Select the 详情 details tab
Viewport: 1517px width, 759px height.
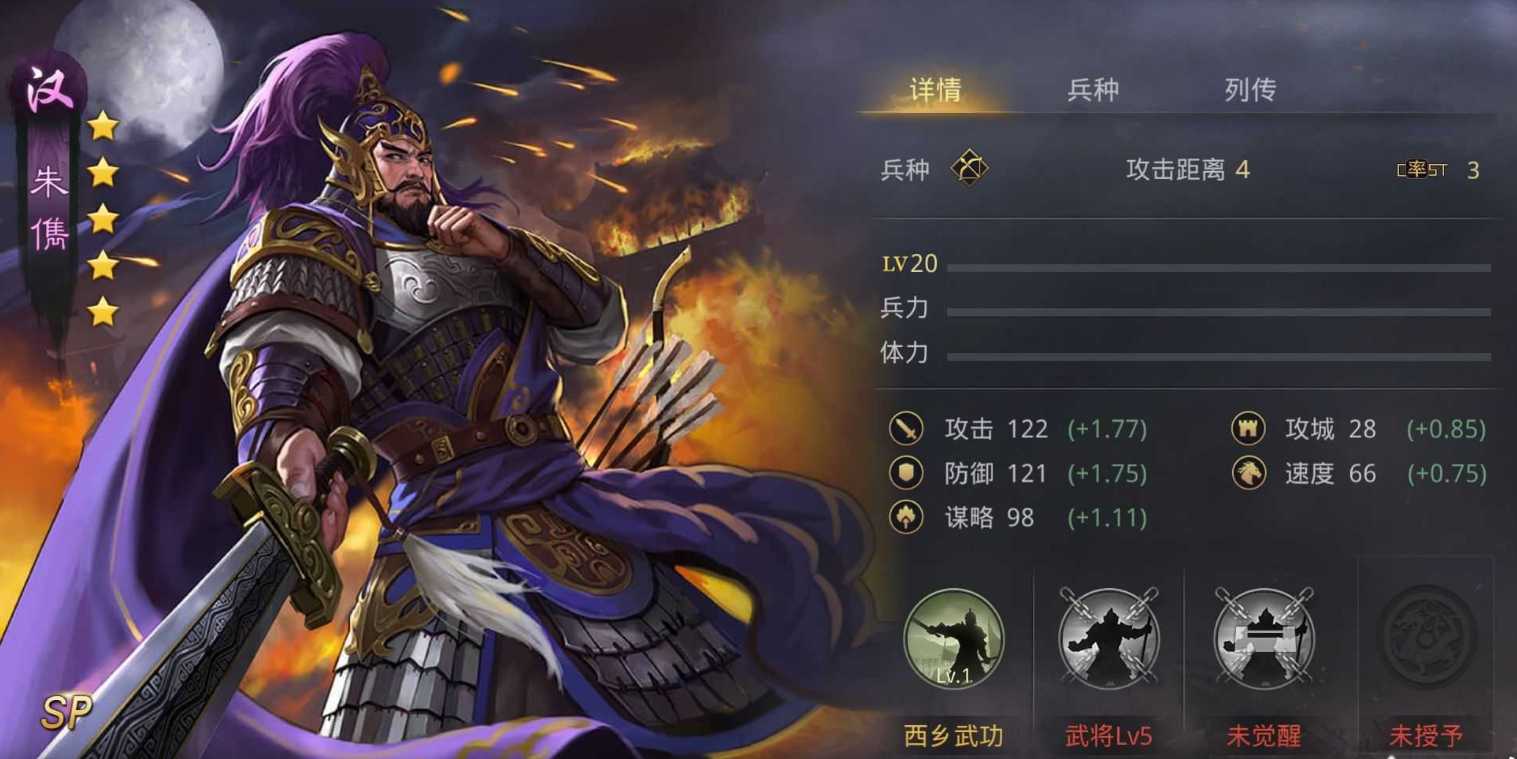click(x=935, y=90)
